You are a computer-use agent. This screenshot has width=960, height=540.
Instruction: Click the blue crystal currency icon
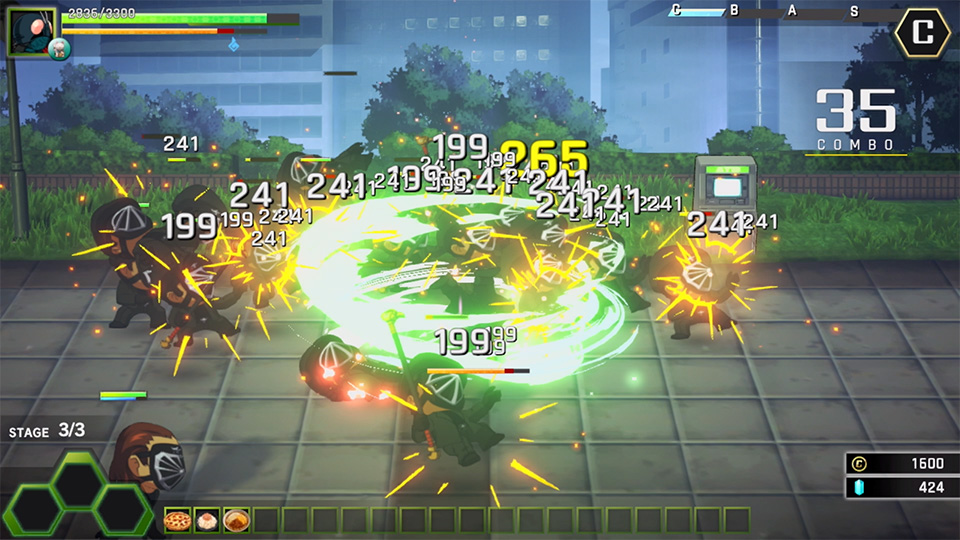pos(858,487)
